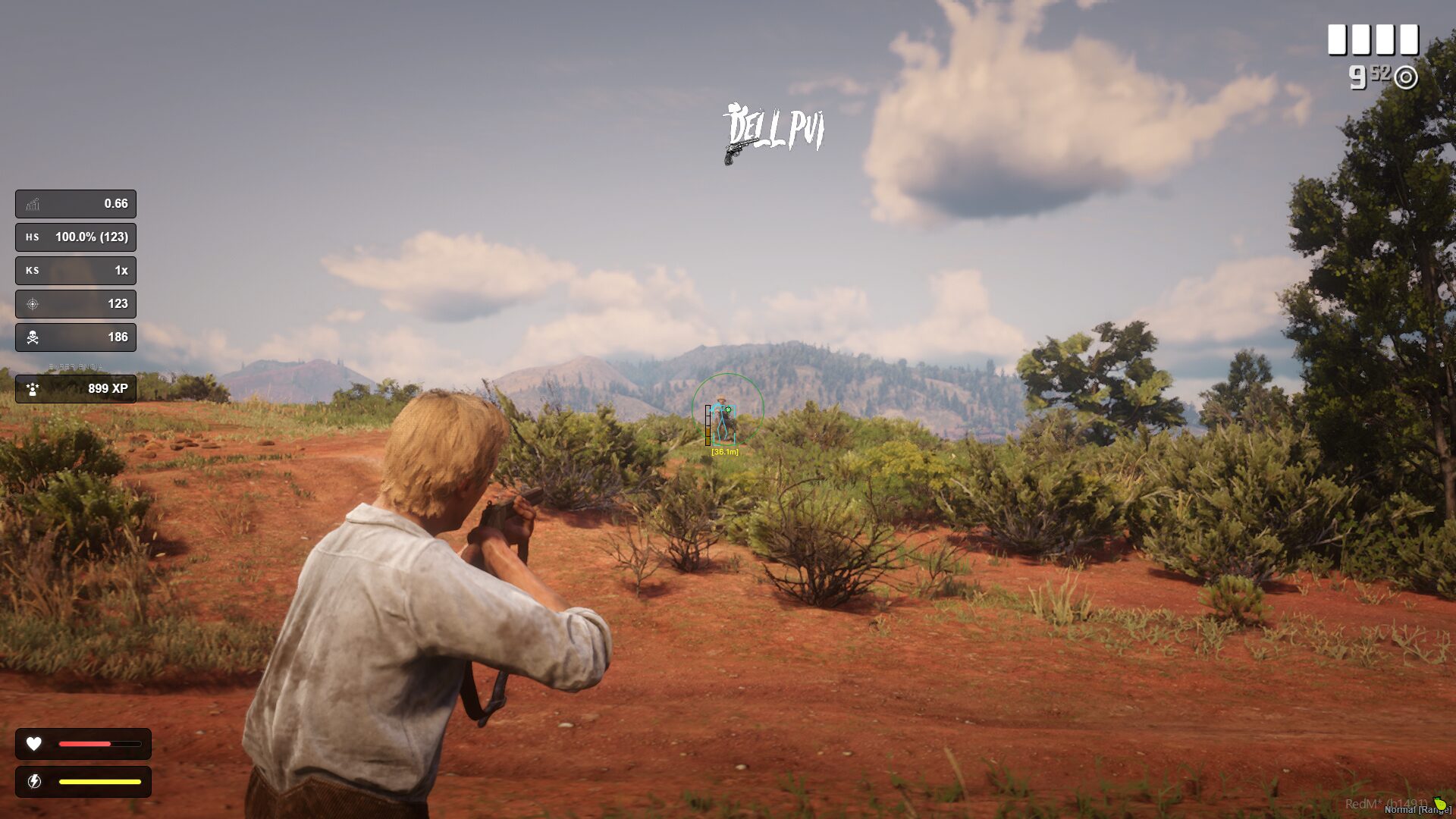Select the XP experience panel

(x=76, y=389)
